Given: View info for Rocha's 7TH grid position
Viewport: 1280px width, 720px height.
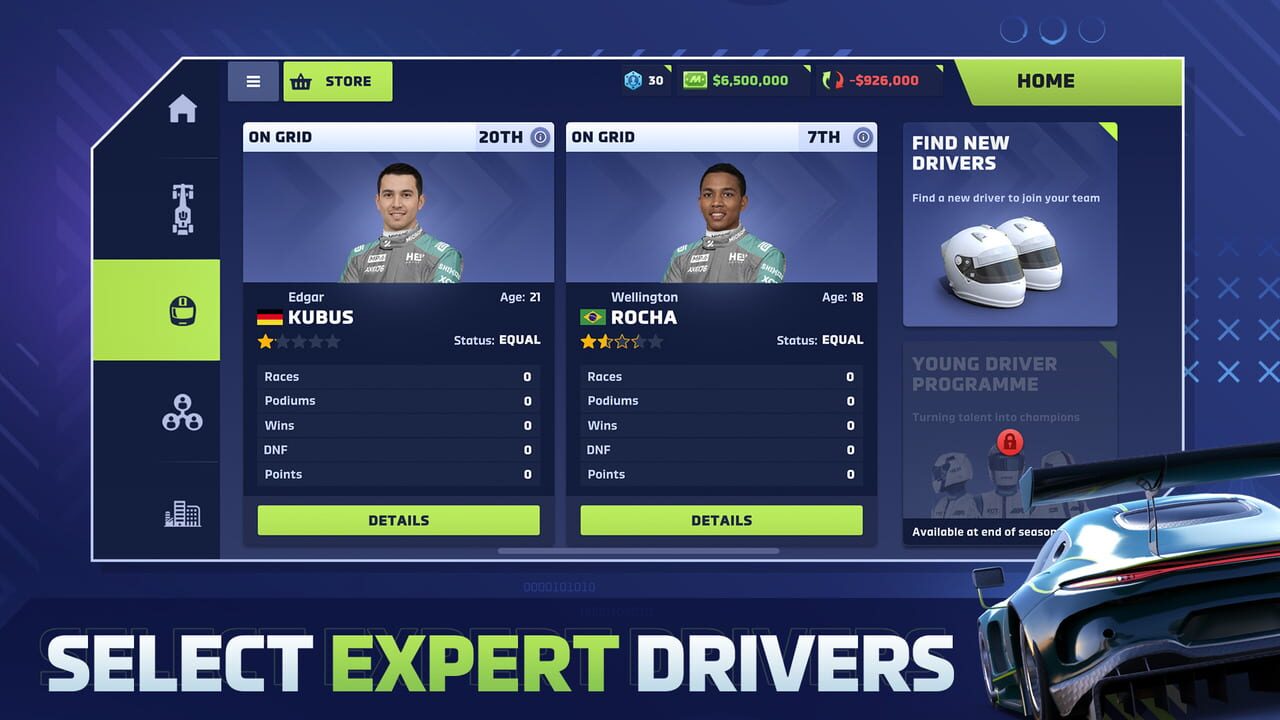Looking at the screenshot, I should pos(861,137).
